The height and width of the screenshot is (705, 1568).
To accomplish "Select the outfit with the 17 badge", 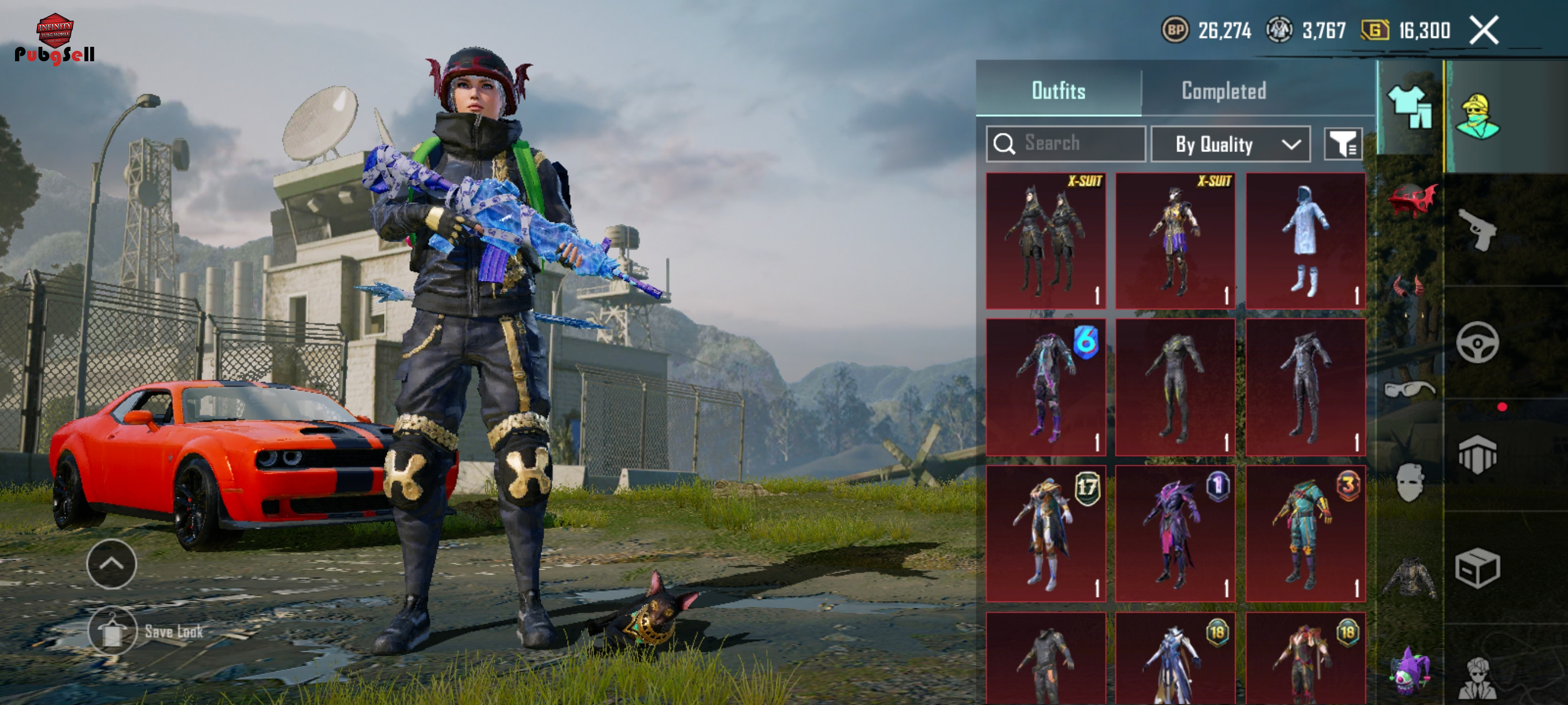I will pyautogui.click(x=1045, y=533).
